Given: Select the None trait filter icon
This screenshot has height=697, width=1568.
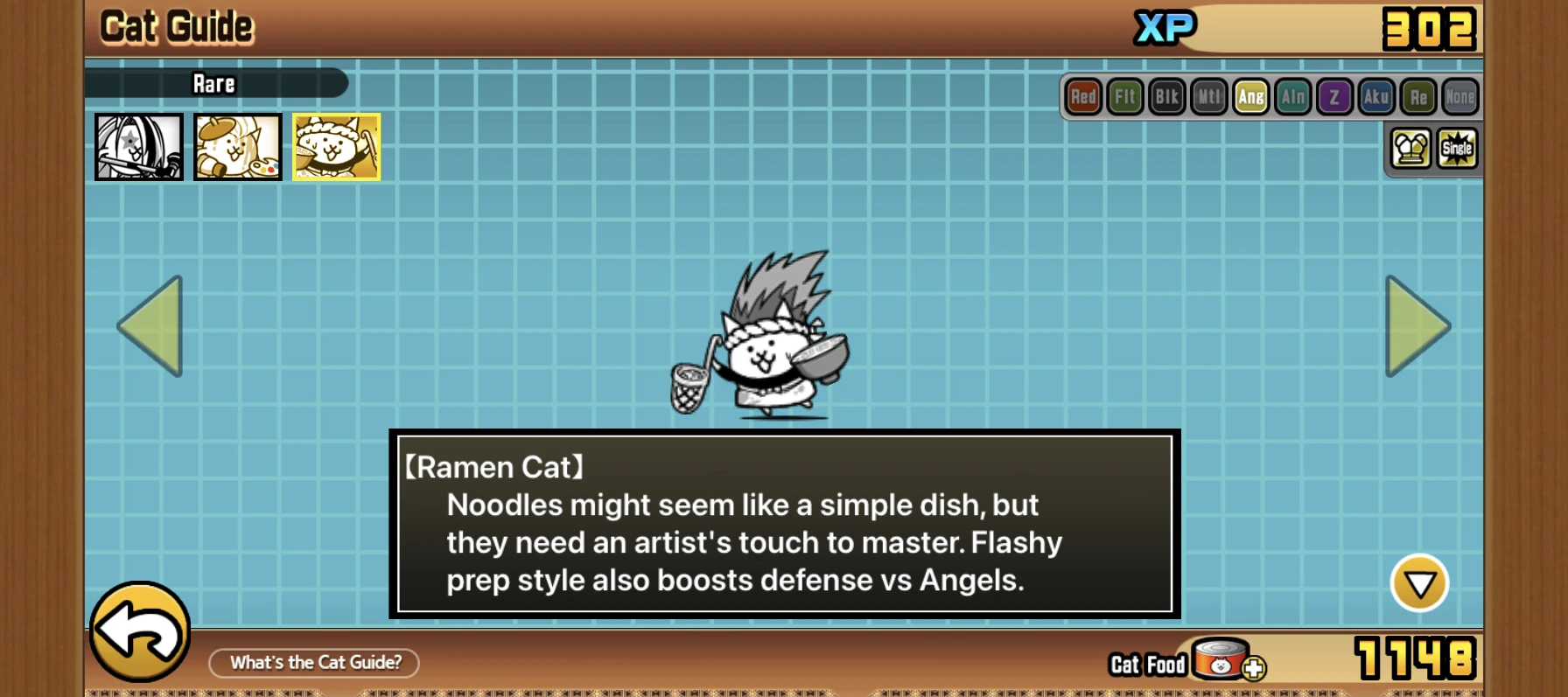Looking at the screenshot, I should click(1461, 98).
